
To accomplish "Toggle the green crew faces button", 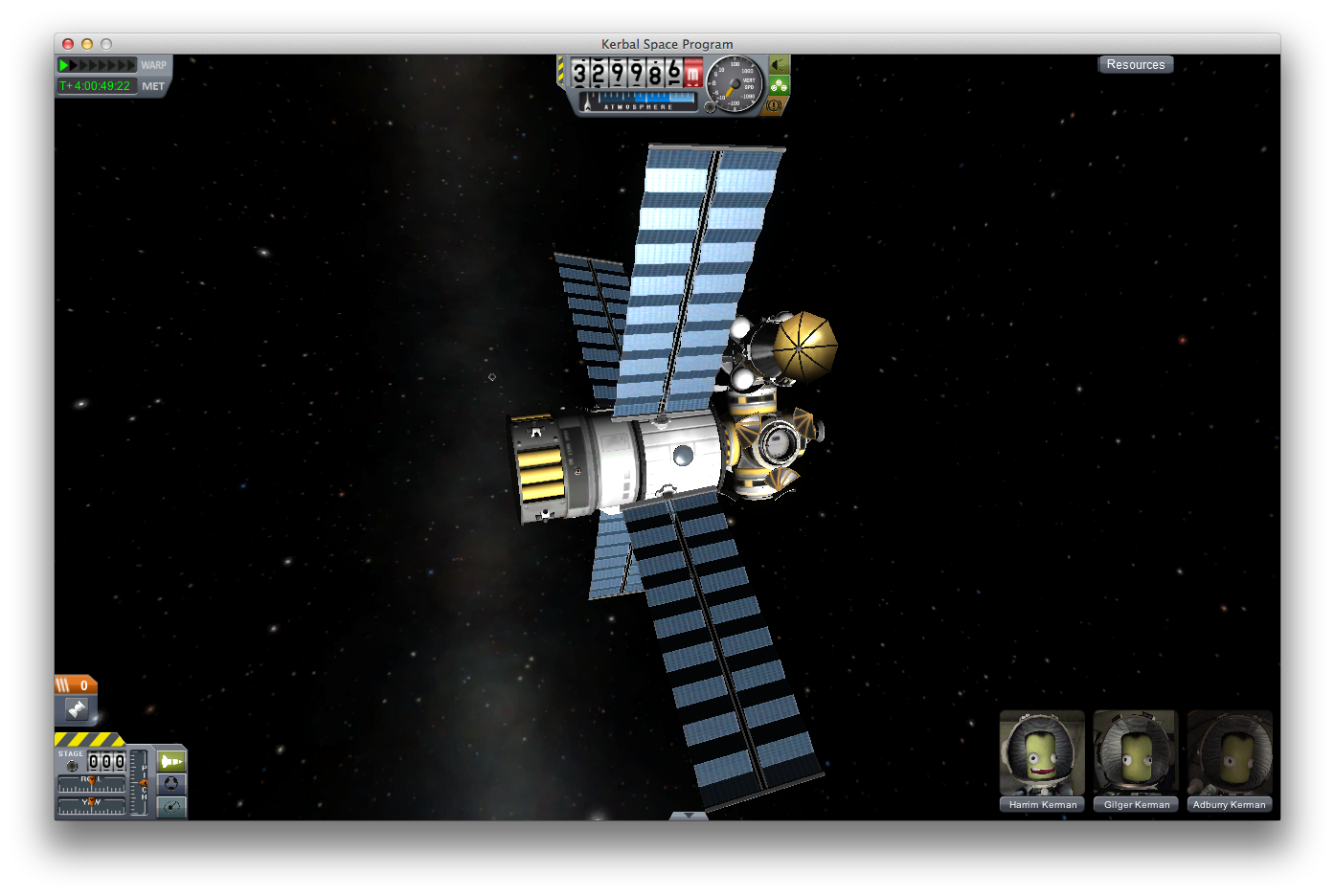I will tap(780, 85).
